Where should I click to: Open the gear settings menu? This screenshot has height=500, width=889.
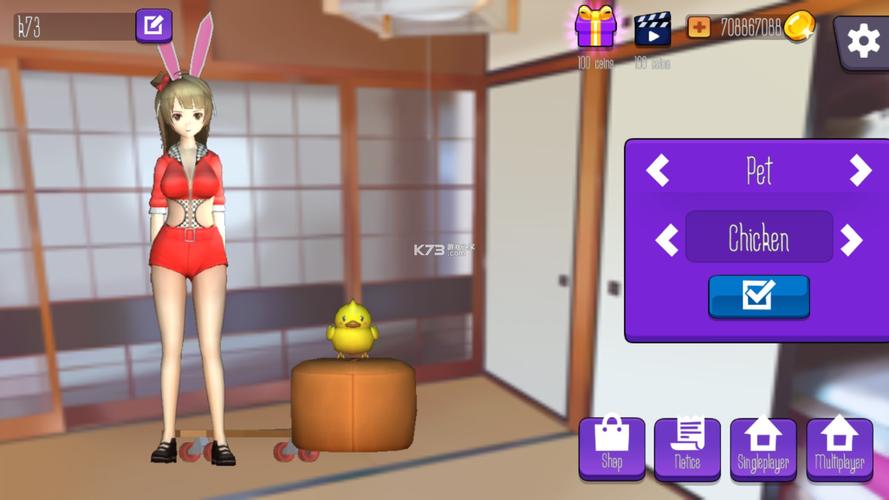862,41
